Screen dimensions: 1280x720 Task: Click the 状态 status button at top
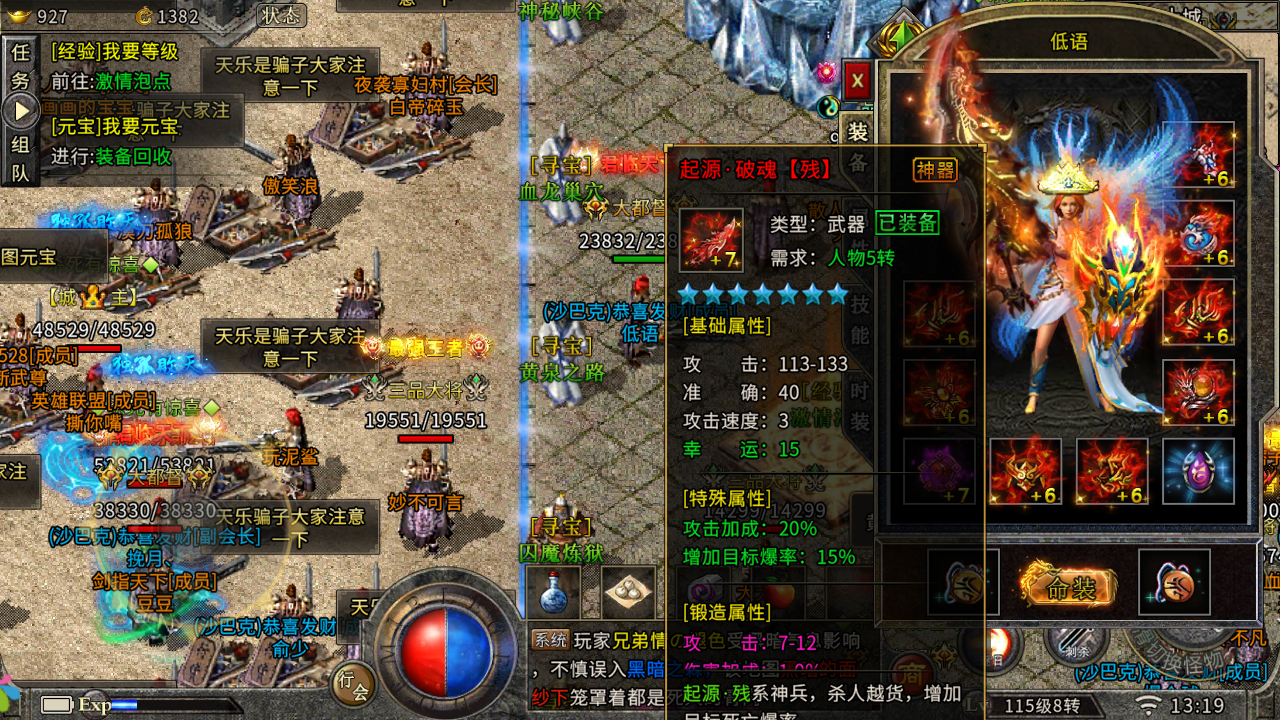[x=280, y=17]
